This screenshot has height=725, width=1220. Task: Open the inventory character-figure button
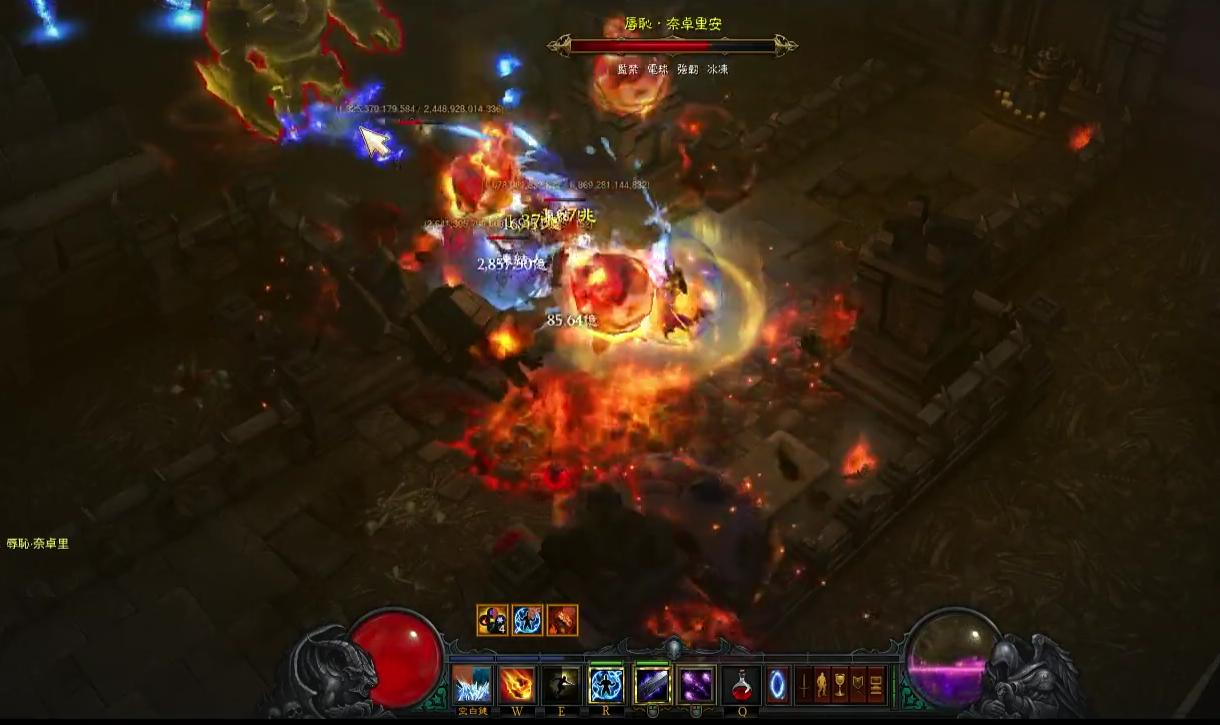822,686
